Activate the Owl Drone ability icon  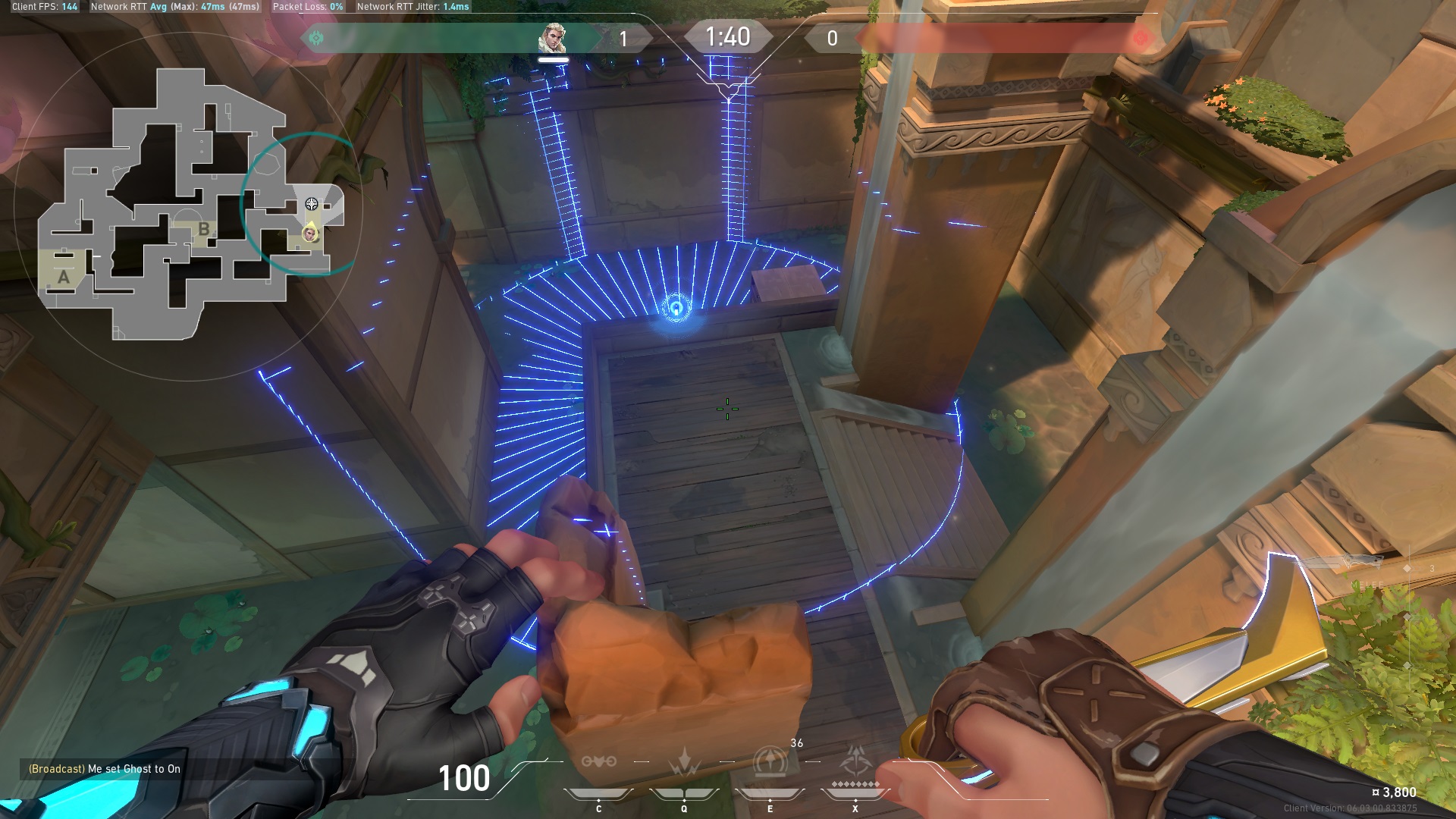[x=598, y=761]
